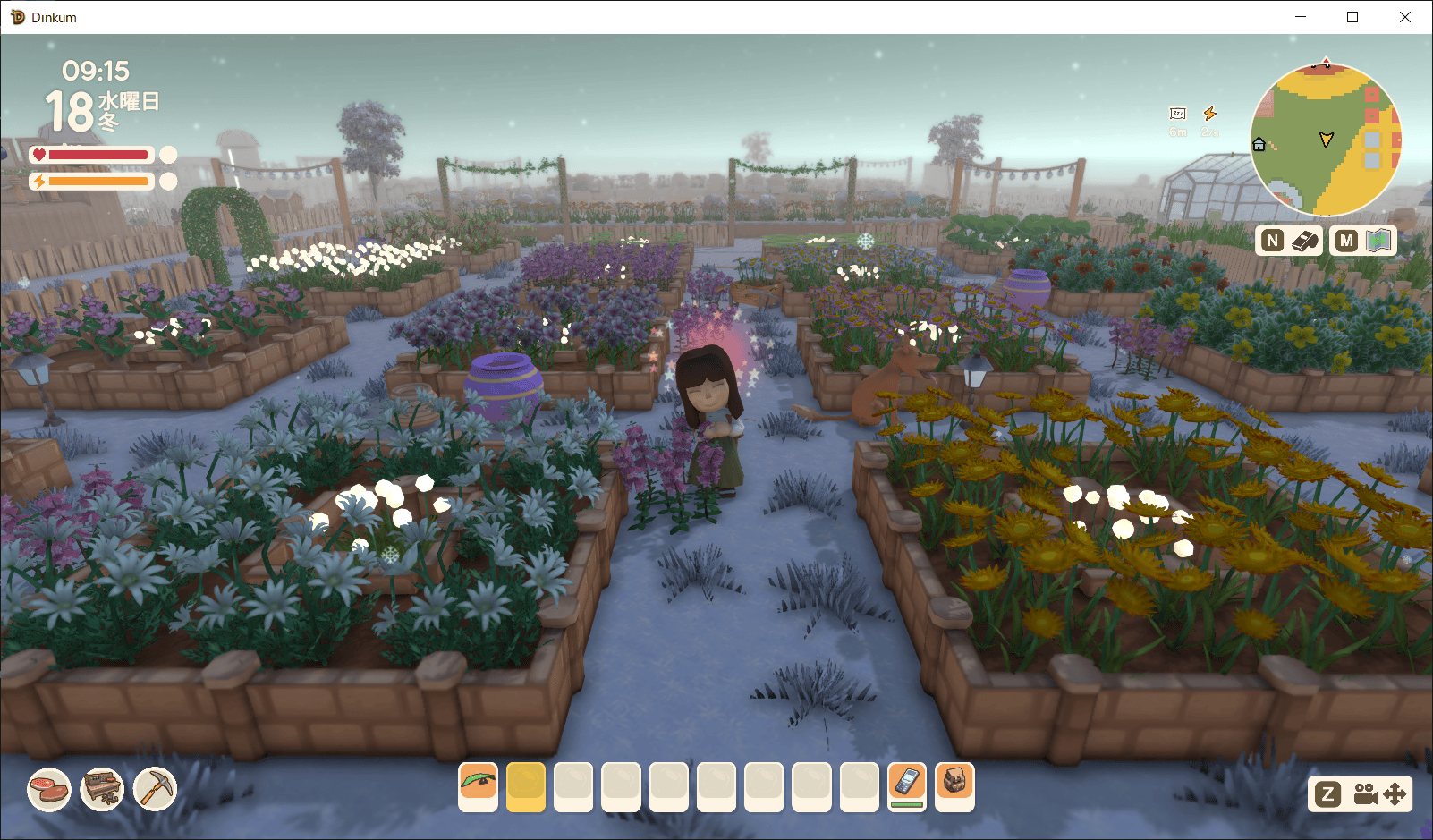1433x840 pixels.
Task: Open the folded map icon
Action: (x=1380, y=241)
